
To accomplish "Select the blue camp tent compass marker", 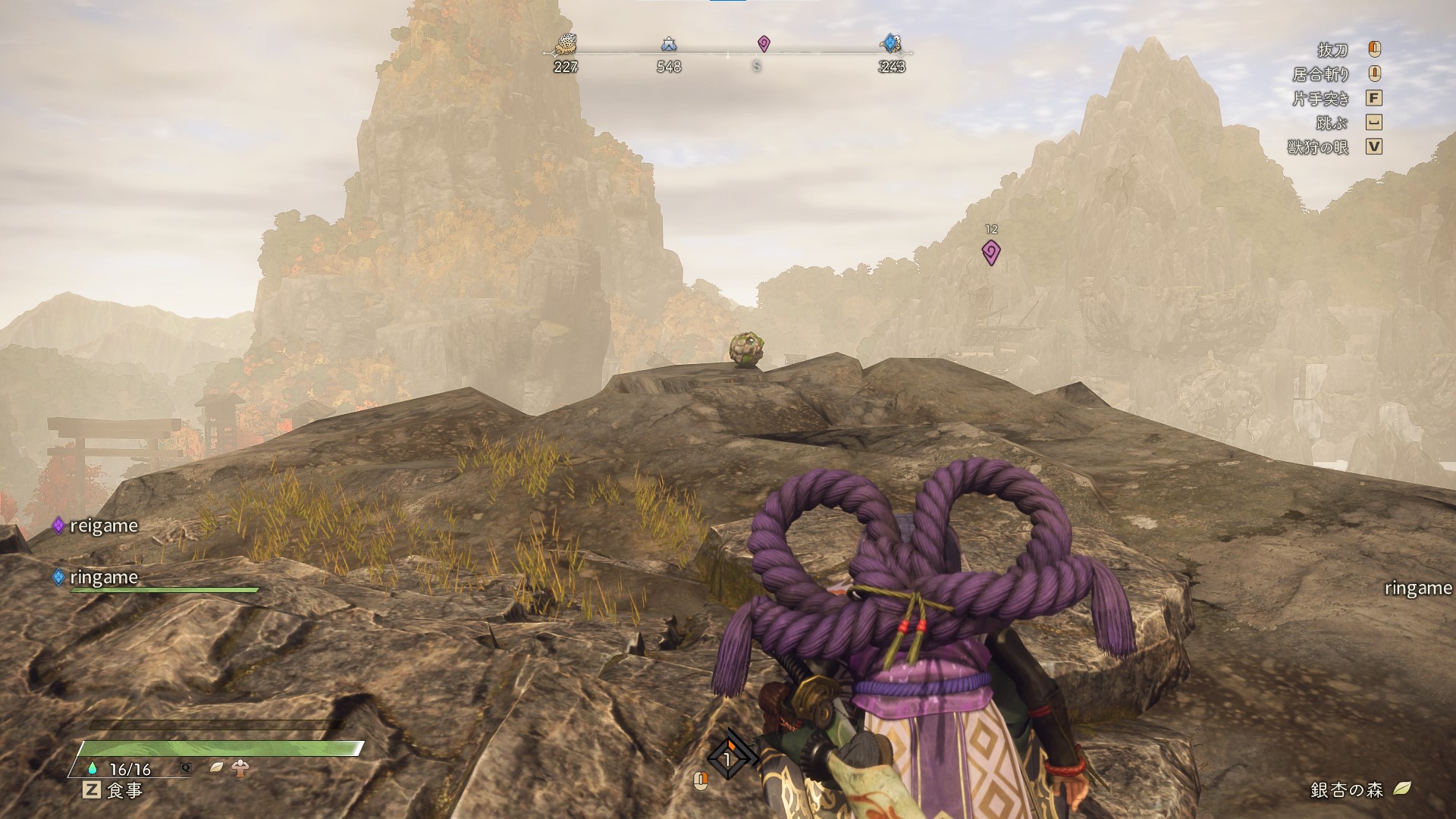I will 668,45.
